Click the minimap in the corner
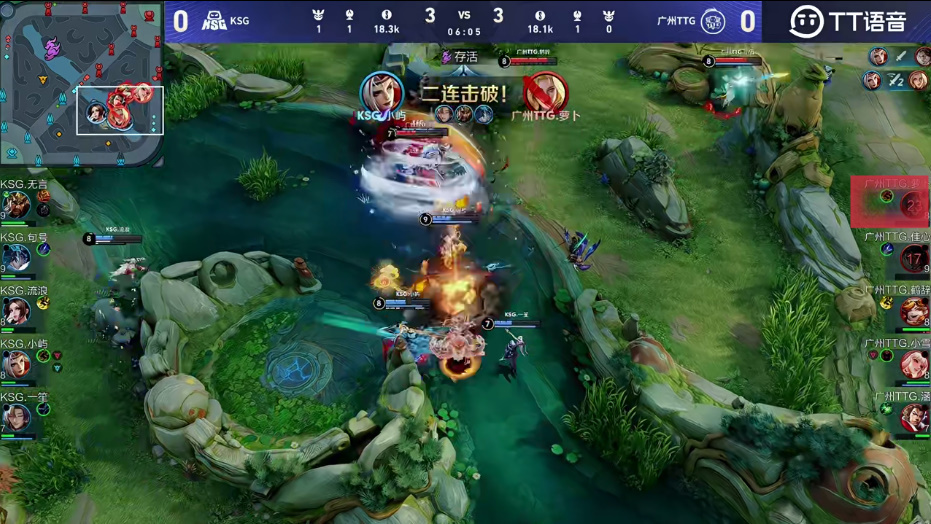The image size is (931, 524). click(82, 82)
